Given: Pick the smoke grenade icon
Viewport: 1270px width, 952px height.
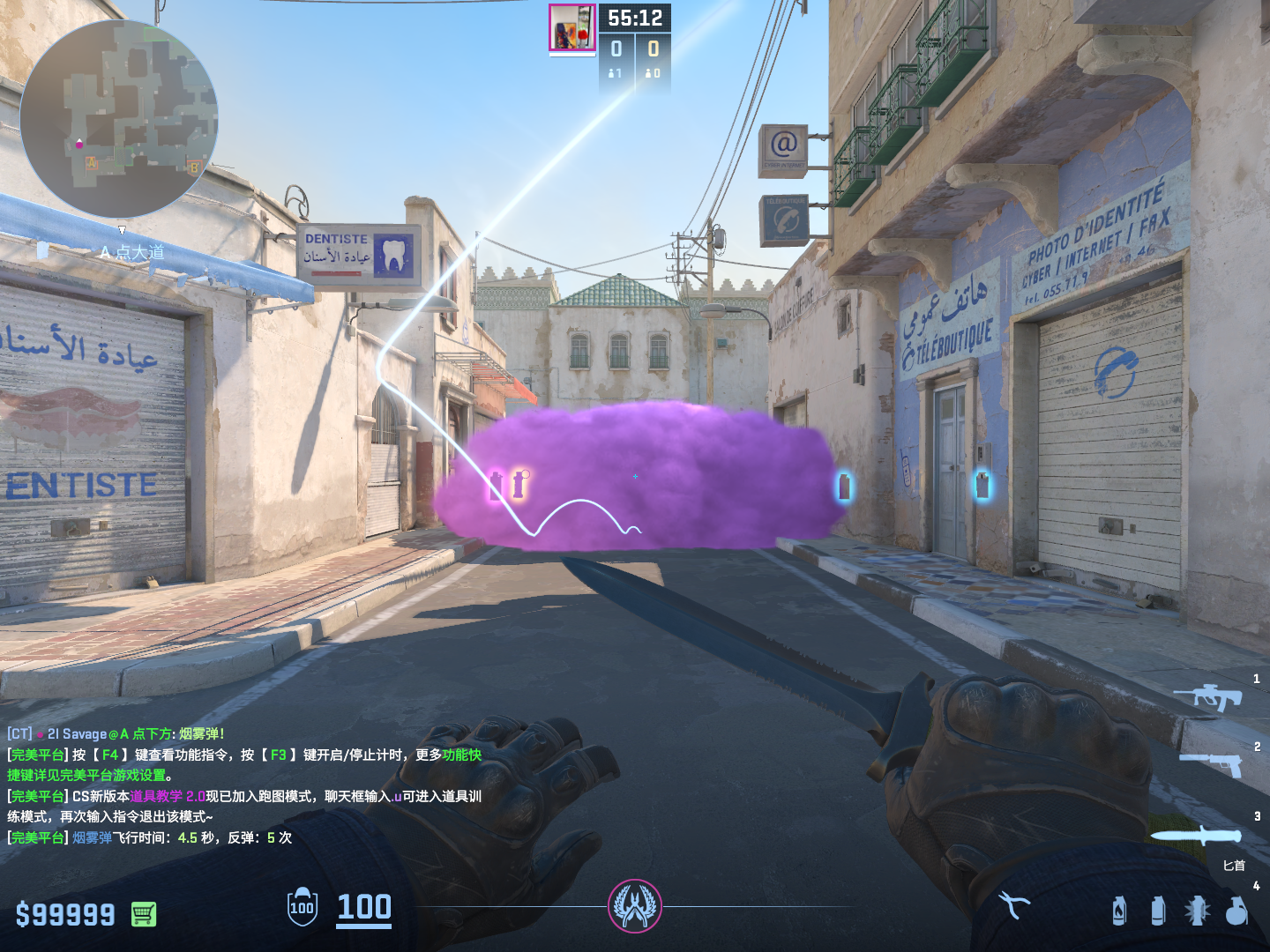Looking at the screenshot, I should point(1158,911).
